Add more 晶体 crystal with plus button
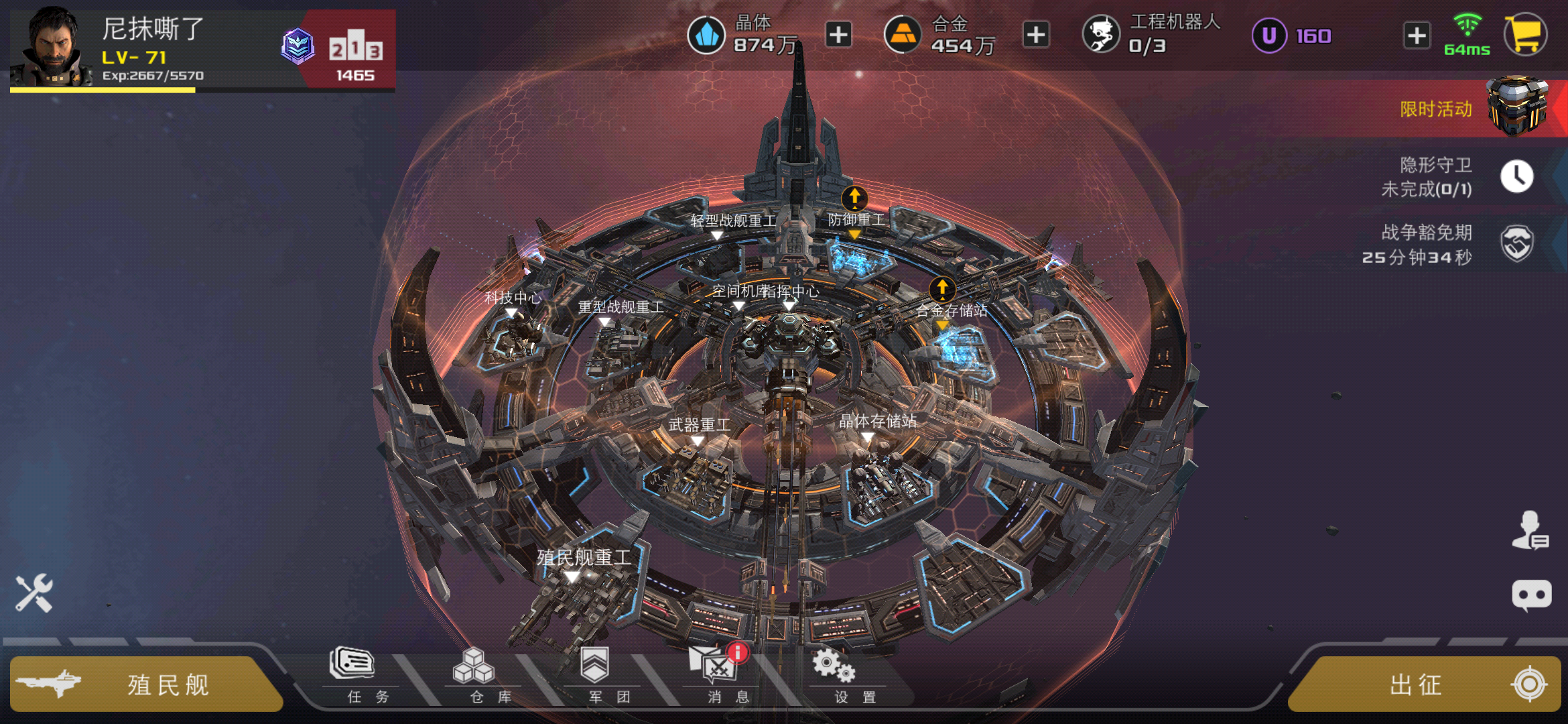The height and width of the screenshot is (724, 1568). pos(838,35)
